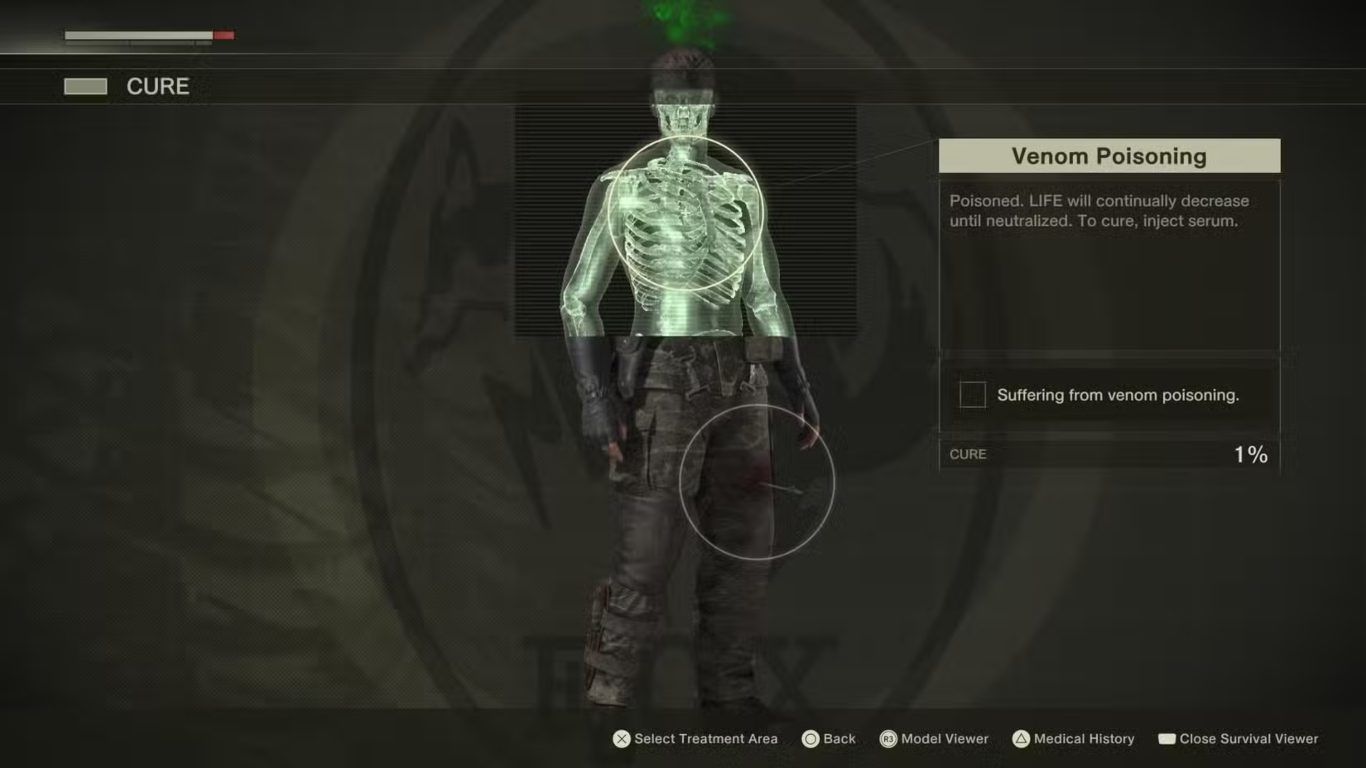
Task: Select the chest treatment area circle
Action: (685, 214)
